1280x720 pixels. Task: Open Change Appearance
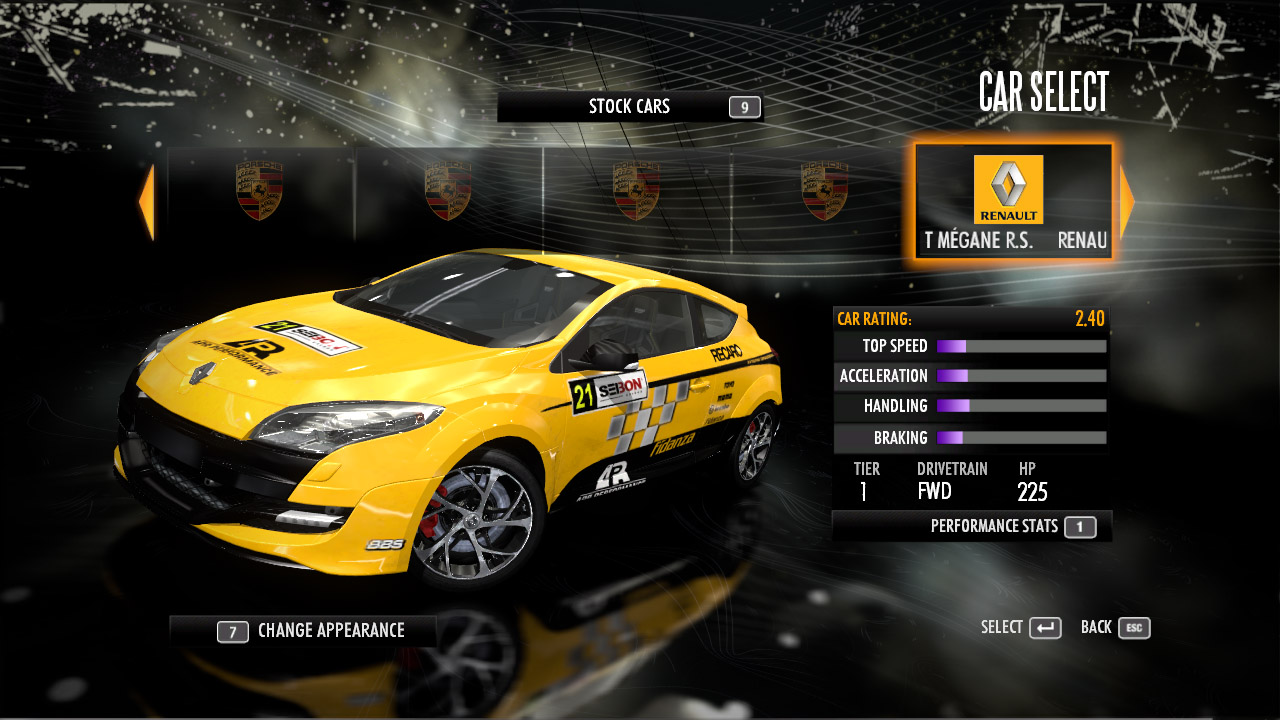(x=304, y=631)
